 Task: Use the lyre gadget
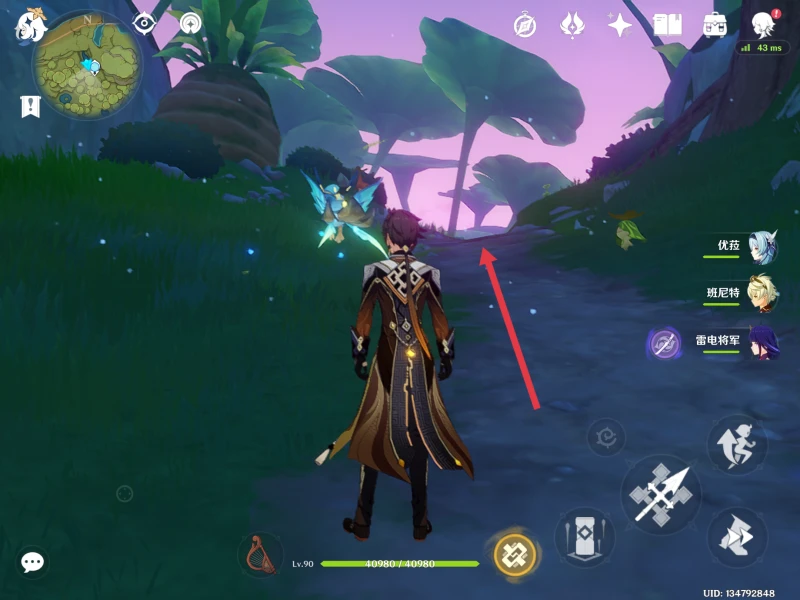coord(260,555)
